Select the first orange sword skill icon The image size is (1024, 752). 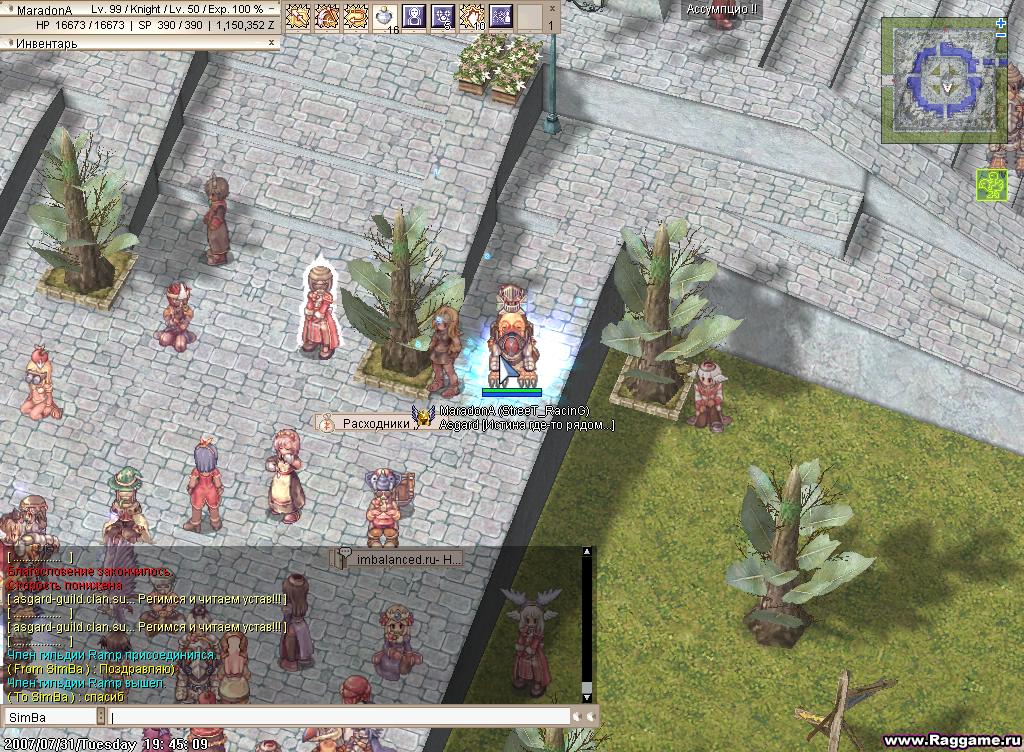point(297,16)
